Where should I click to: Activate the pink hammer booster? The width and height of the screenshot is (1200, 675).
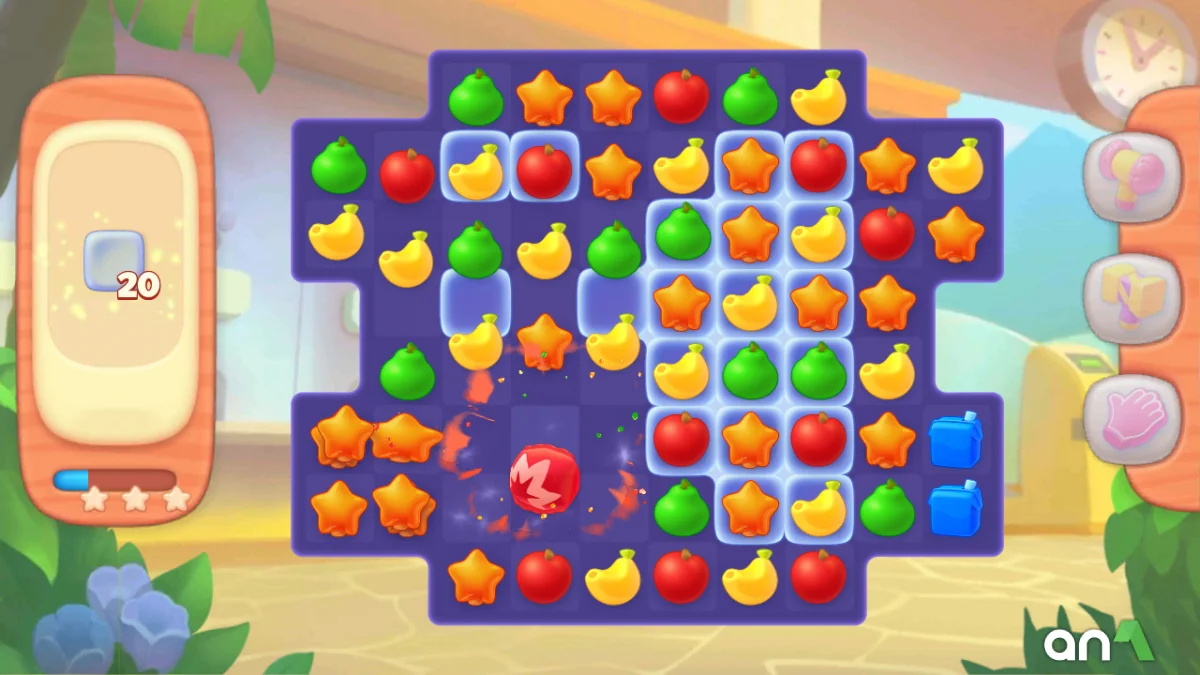pyautogui.click(x=1131, y=168)
